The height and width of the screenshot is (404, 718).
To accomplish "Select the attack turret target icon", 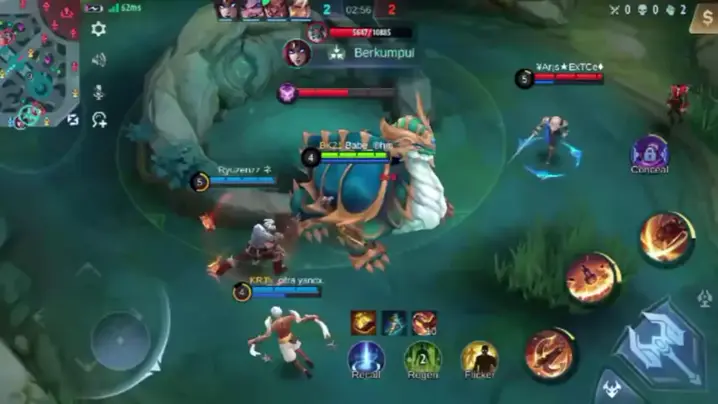I will 704,298.
